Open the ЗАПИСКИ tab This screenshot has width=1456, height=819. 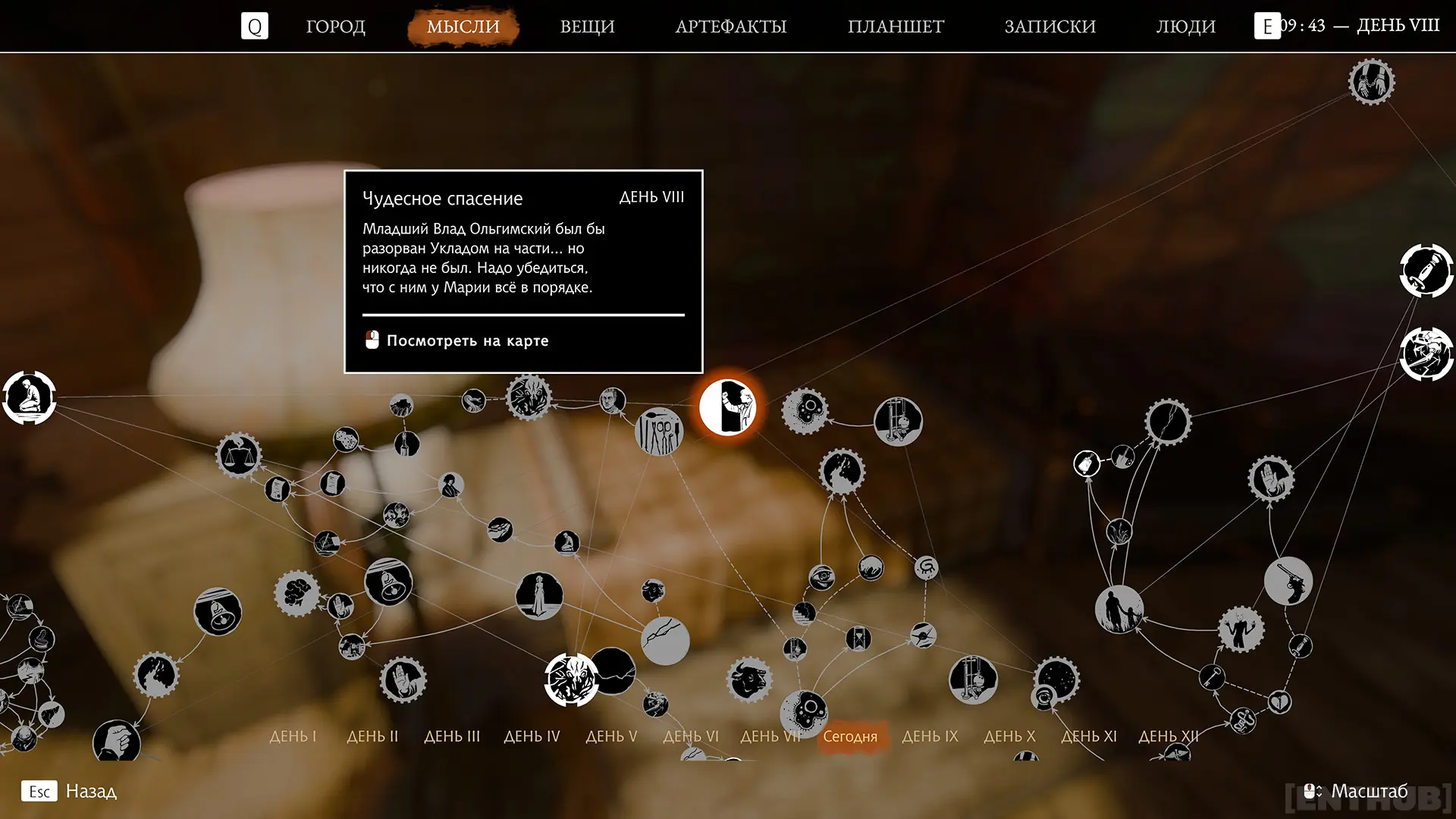[x=1050, y=27]
